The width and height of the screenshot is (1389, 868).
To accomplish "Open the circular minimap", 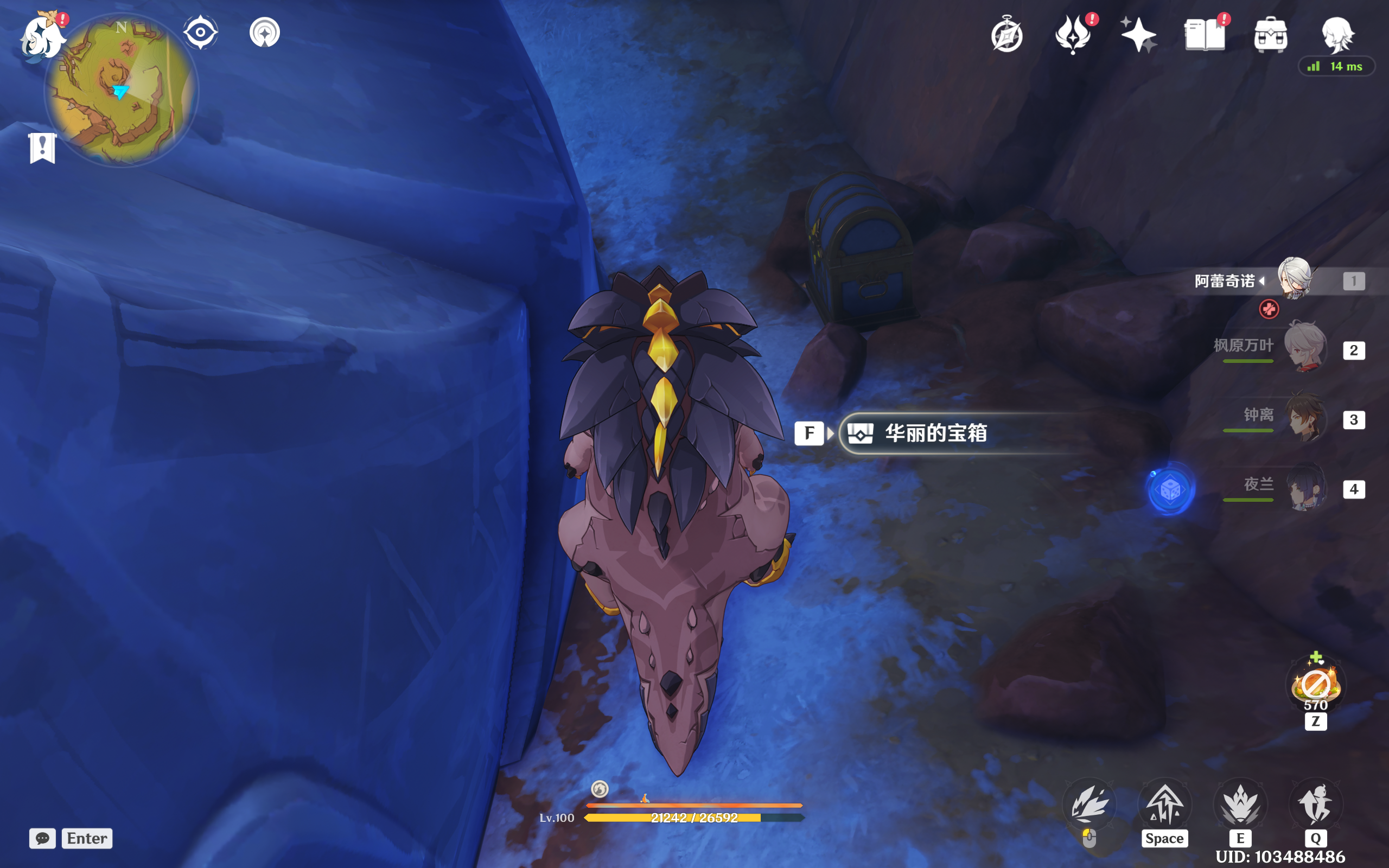I will 121,90.
